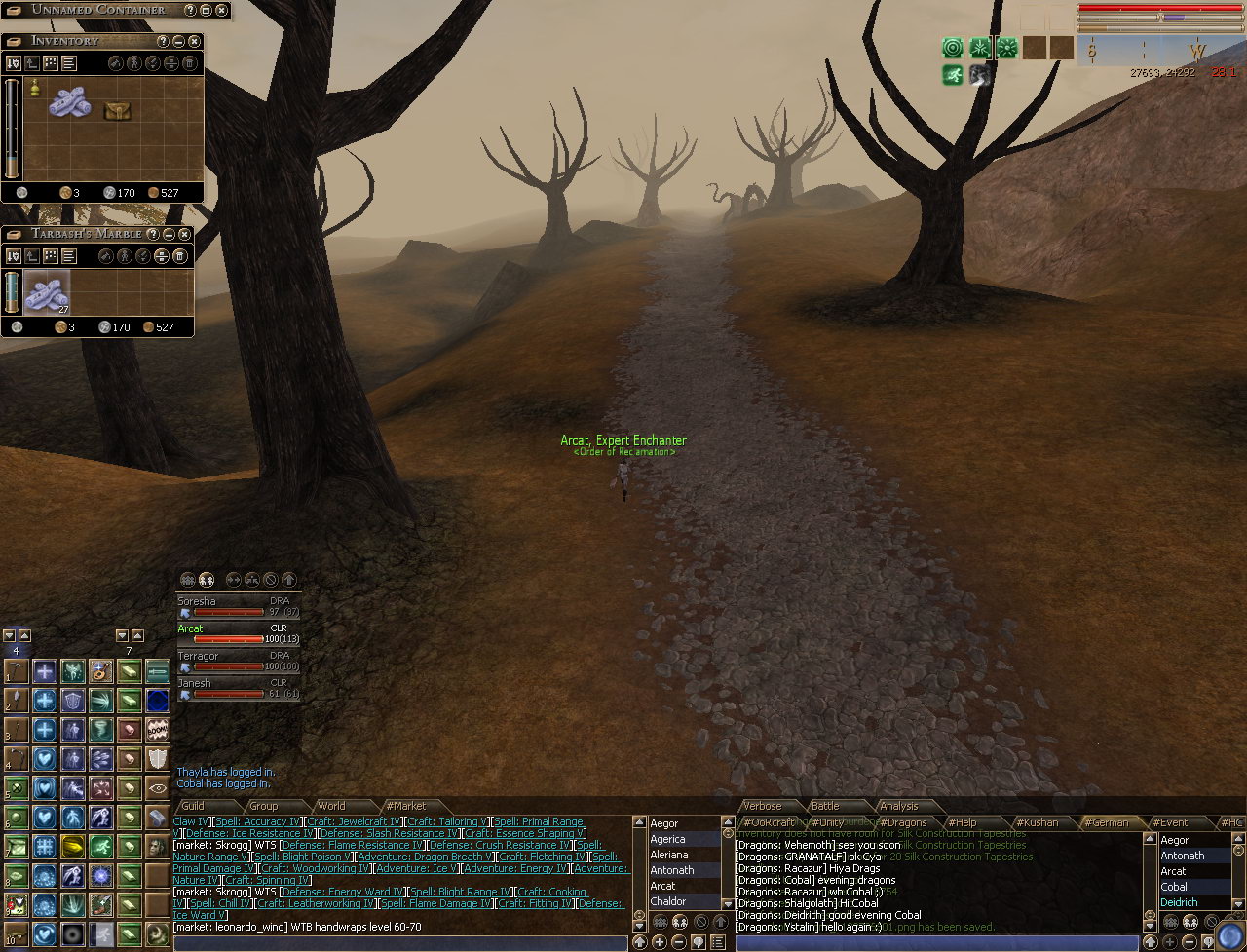This screenshot has width=1247, height=952.
Task: Switch to the Guild chat tab
Action: pos(193,806)
